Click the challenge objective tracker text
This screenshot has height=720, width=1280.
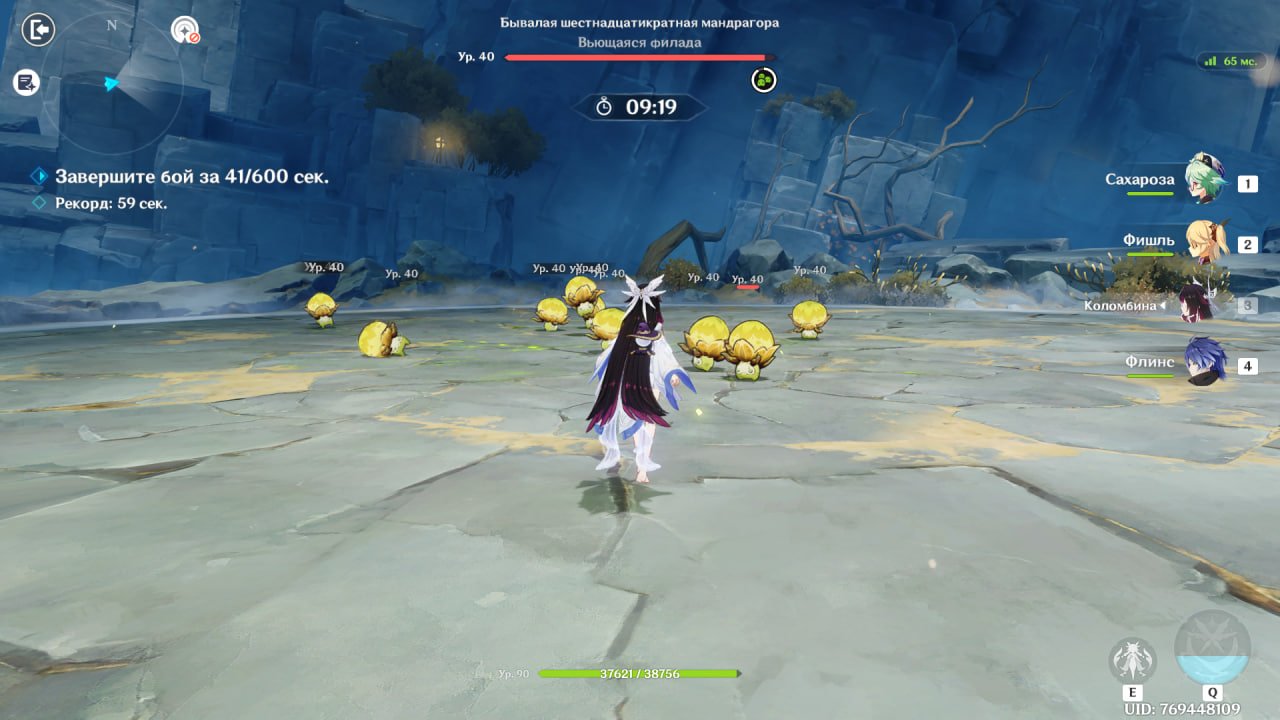[x=191, y=177]
